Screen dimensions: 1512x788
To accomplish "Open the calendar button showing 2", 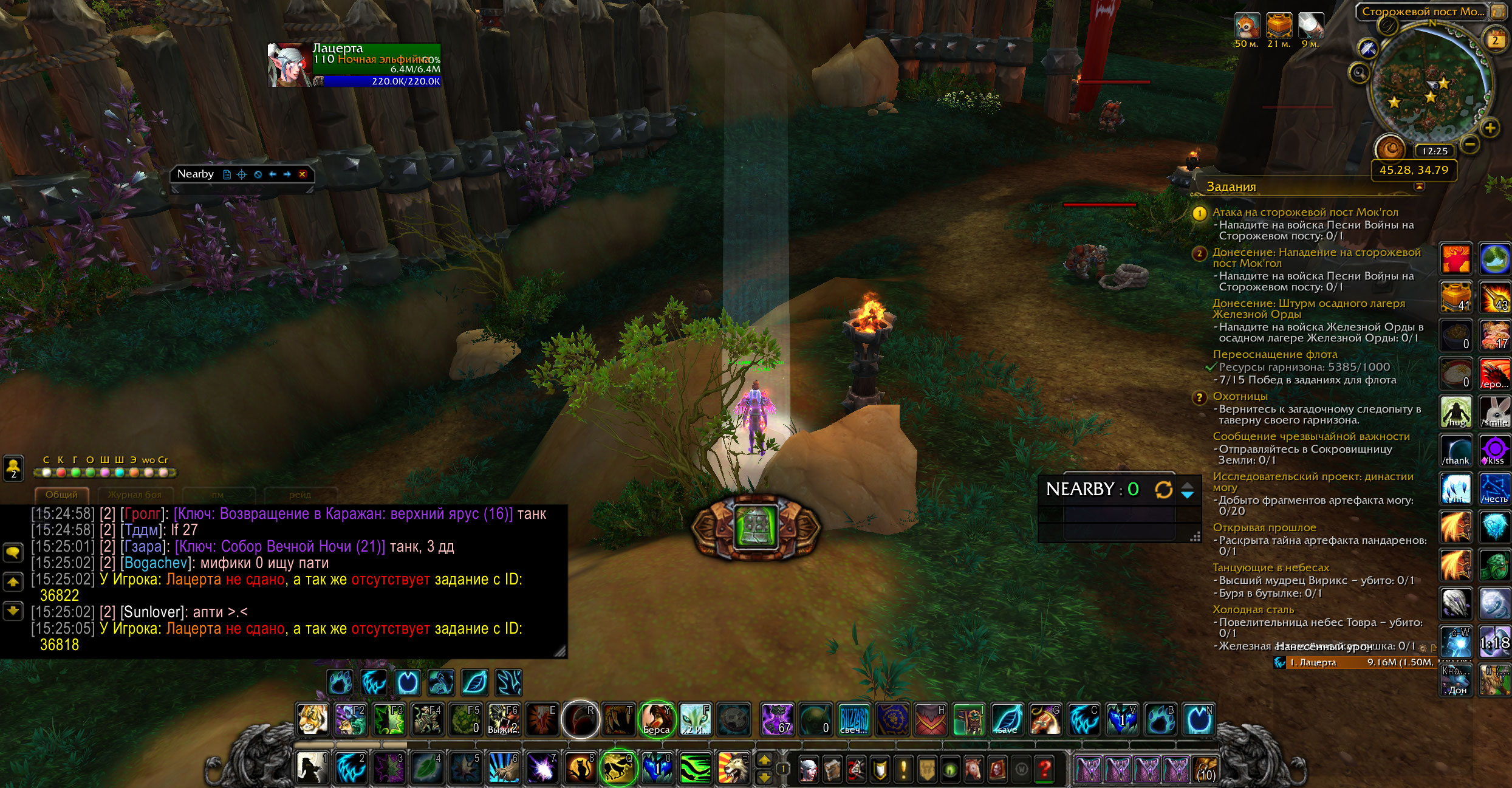I will tap(1495, 41).
